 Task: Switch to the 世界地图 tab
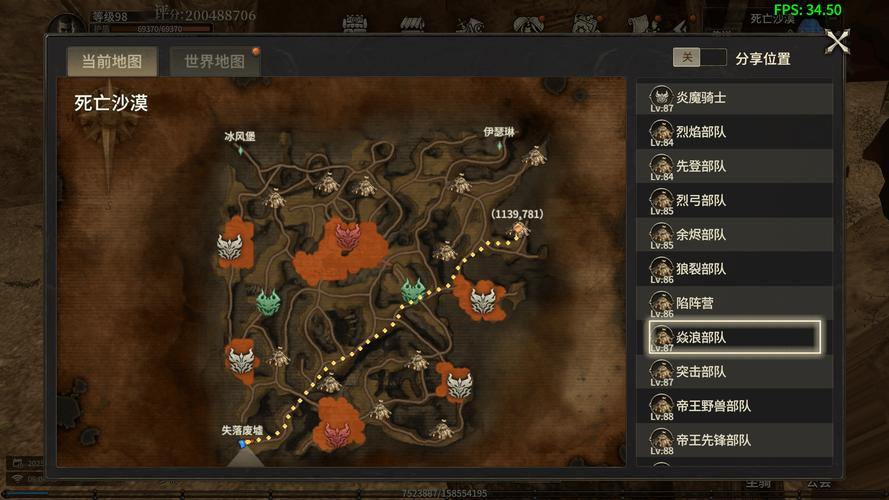point(215,61)
